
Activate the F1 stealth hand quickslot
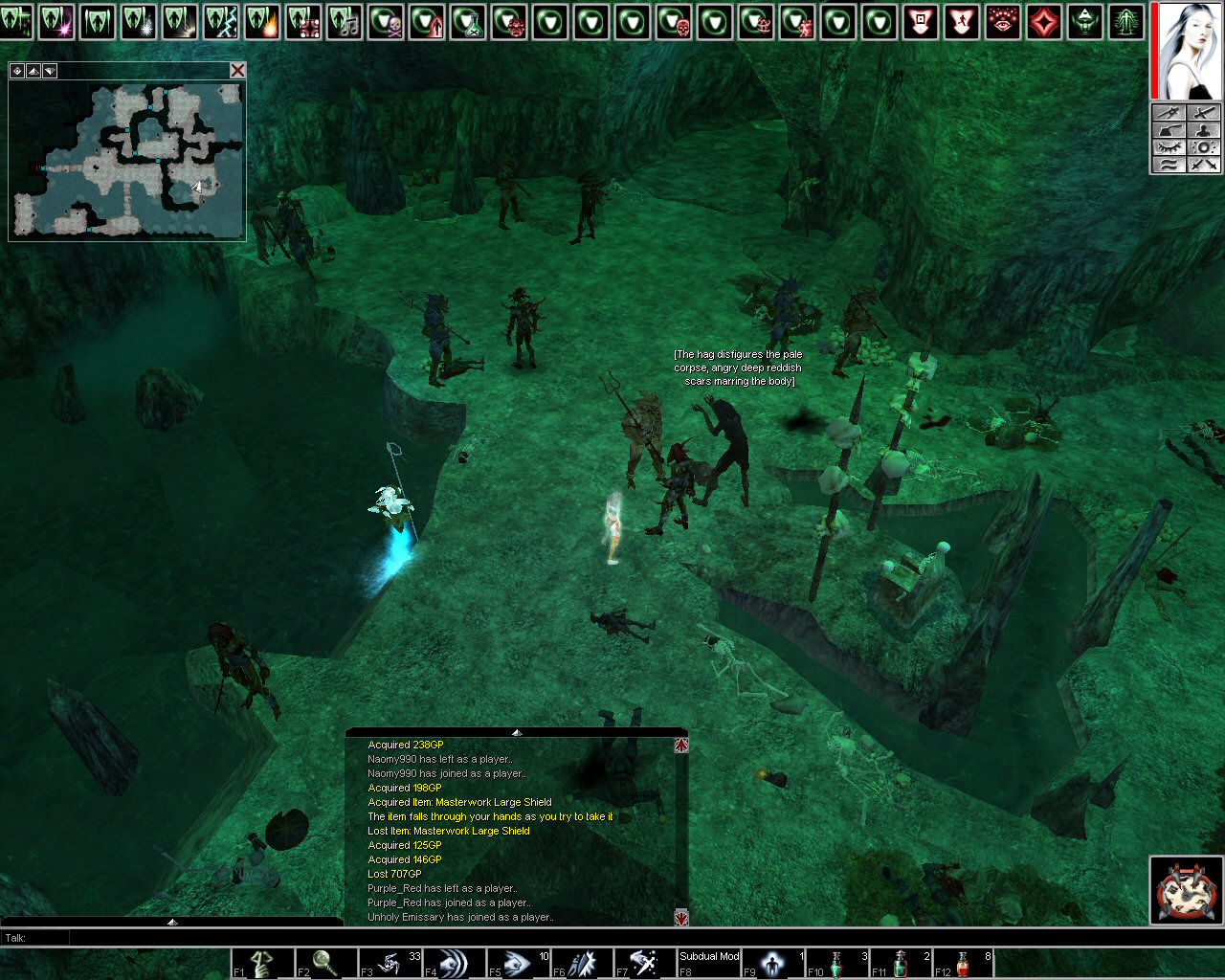tap(261, 963)
